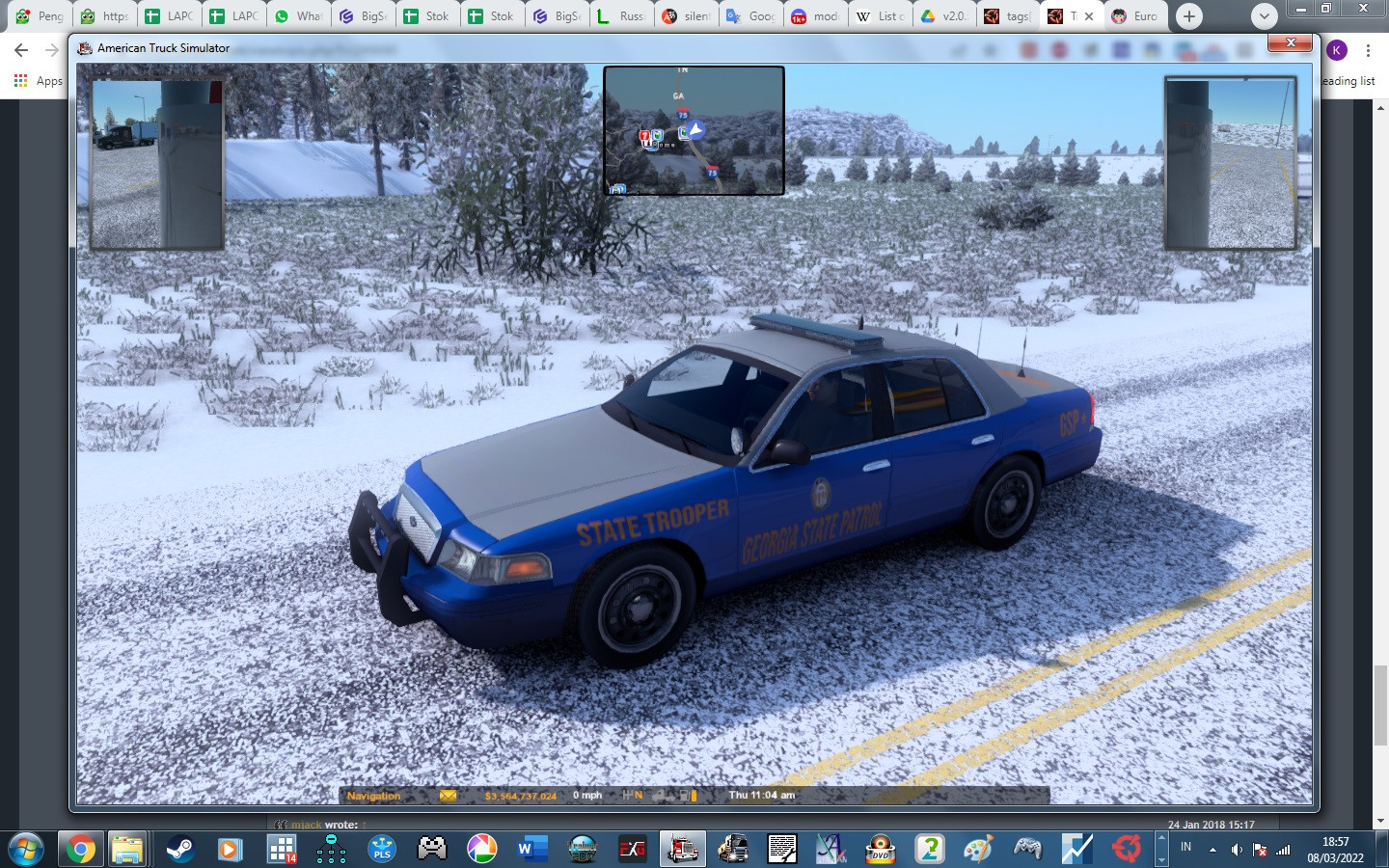
Task: Click the route advisor minimap
Action: click(694, 131)
